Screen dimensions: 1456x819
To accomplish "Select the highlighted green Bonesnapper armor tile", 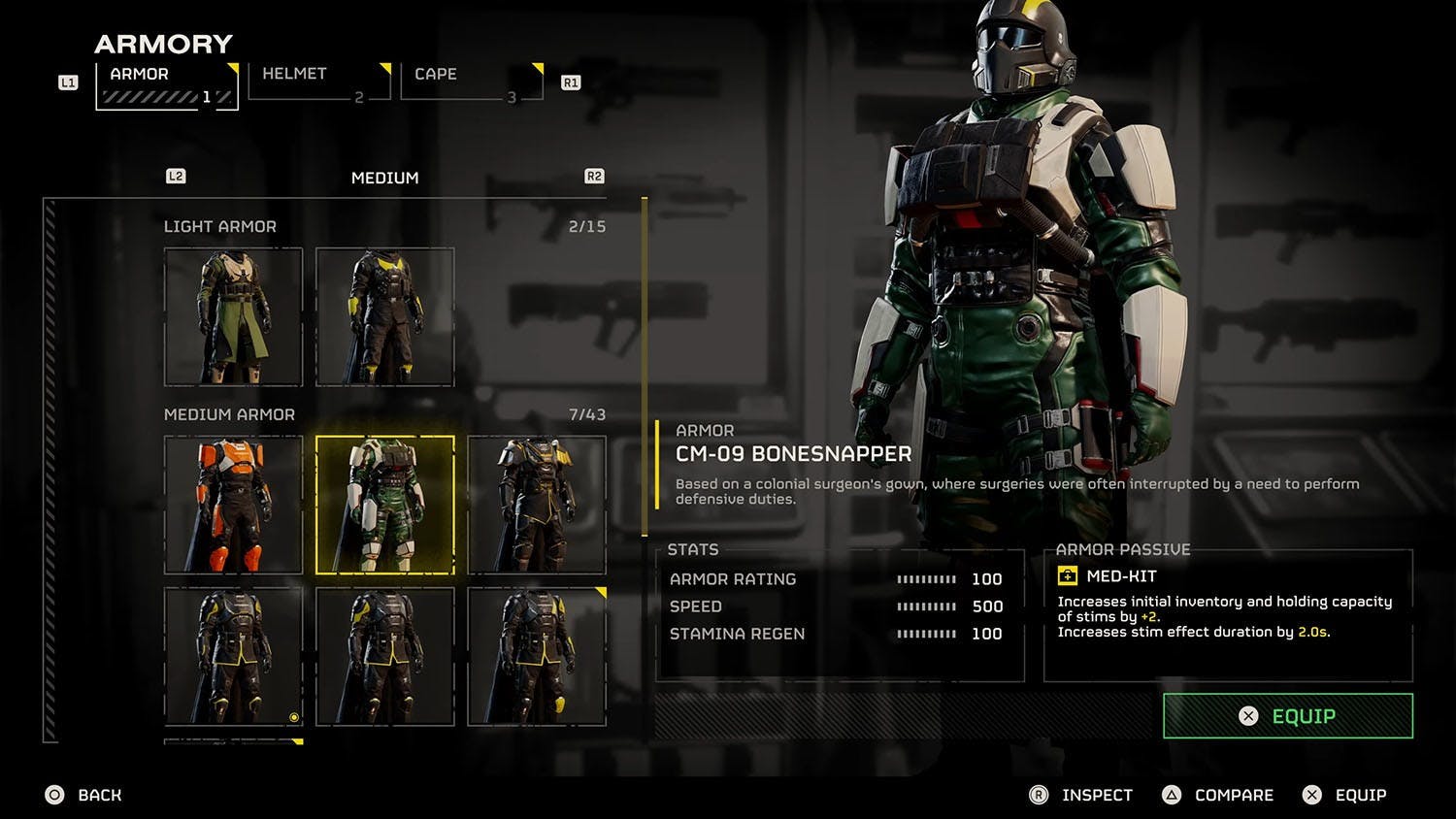I will pyautogui.click(x=385, y=505).
